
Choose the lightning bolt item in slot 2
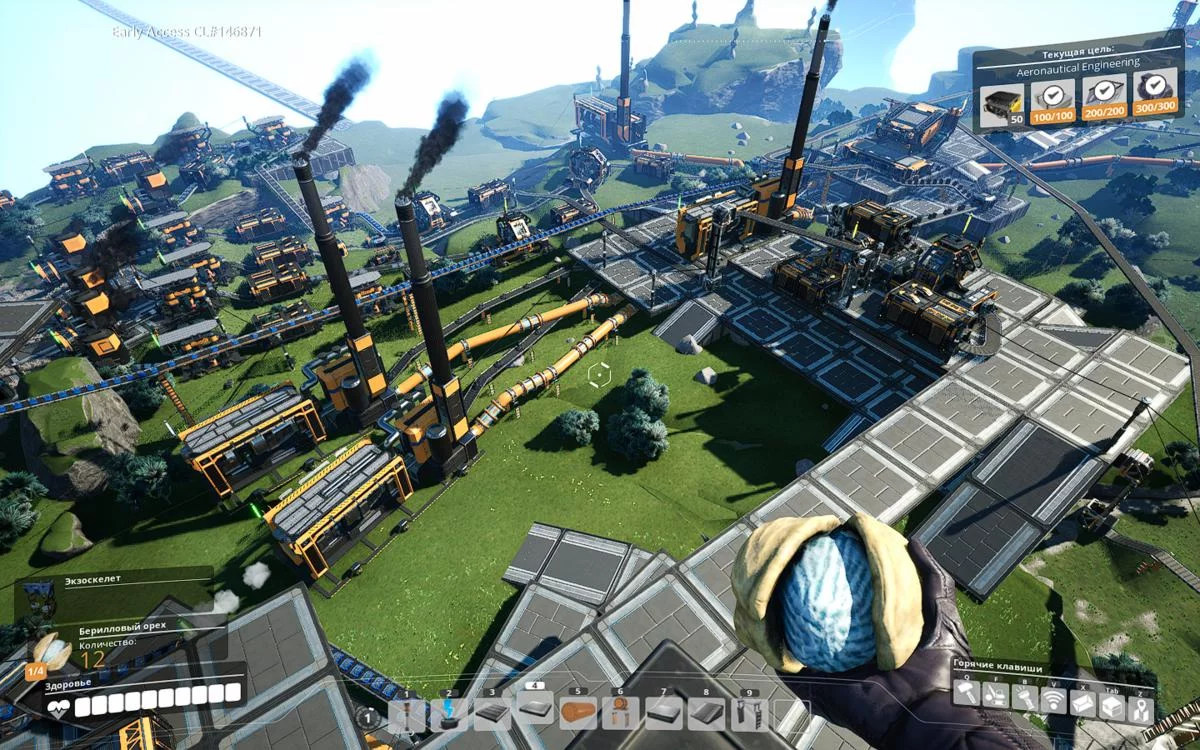click(449, 714)
